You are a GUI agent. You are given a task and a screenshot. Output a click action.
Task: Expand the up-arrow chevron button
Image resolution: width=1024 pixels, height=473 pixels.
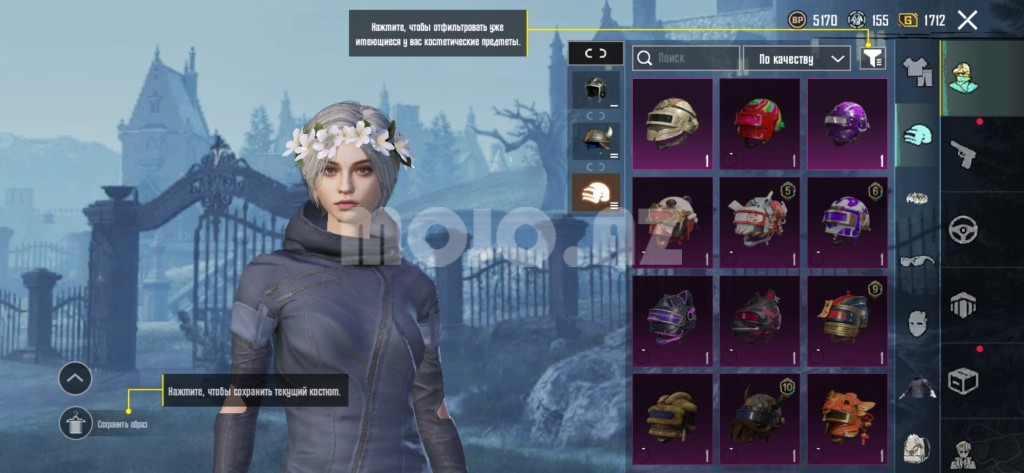pos(75,378)
